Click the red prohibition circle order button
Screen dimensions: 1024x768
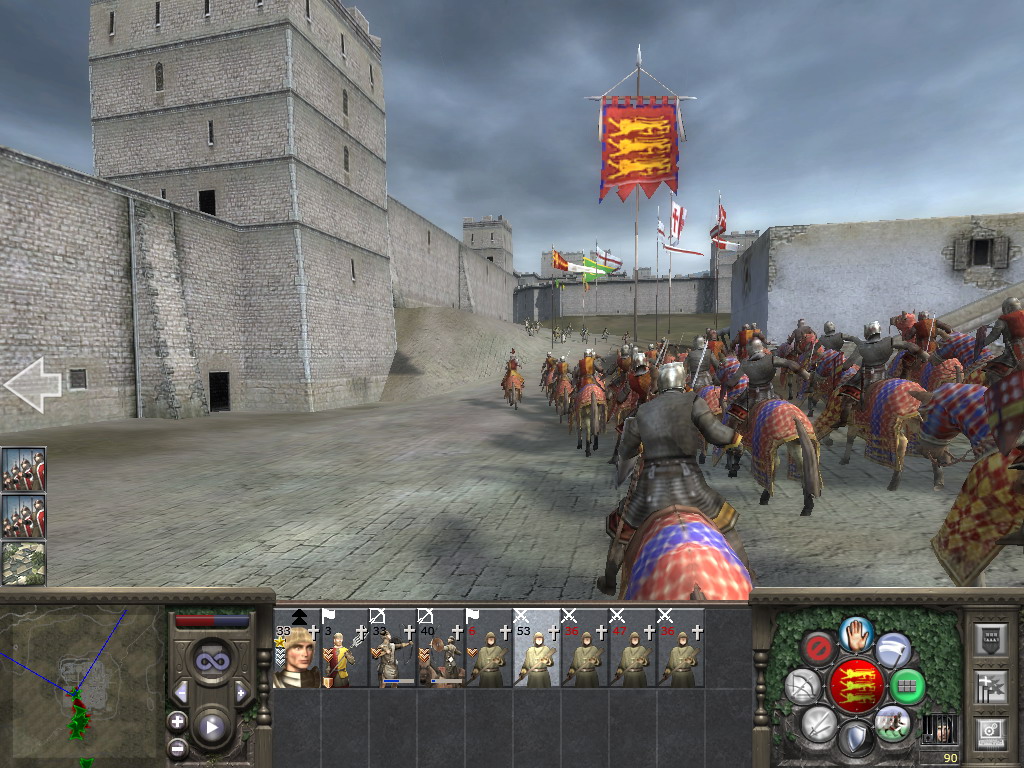[819, 649]
